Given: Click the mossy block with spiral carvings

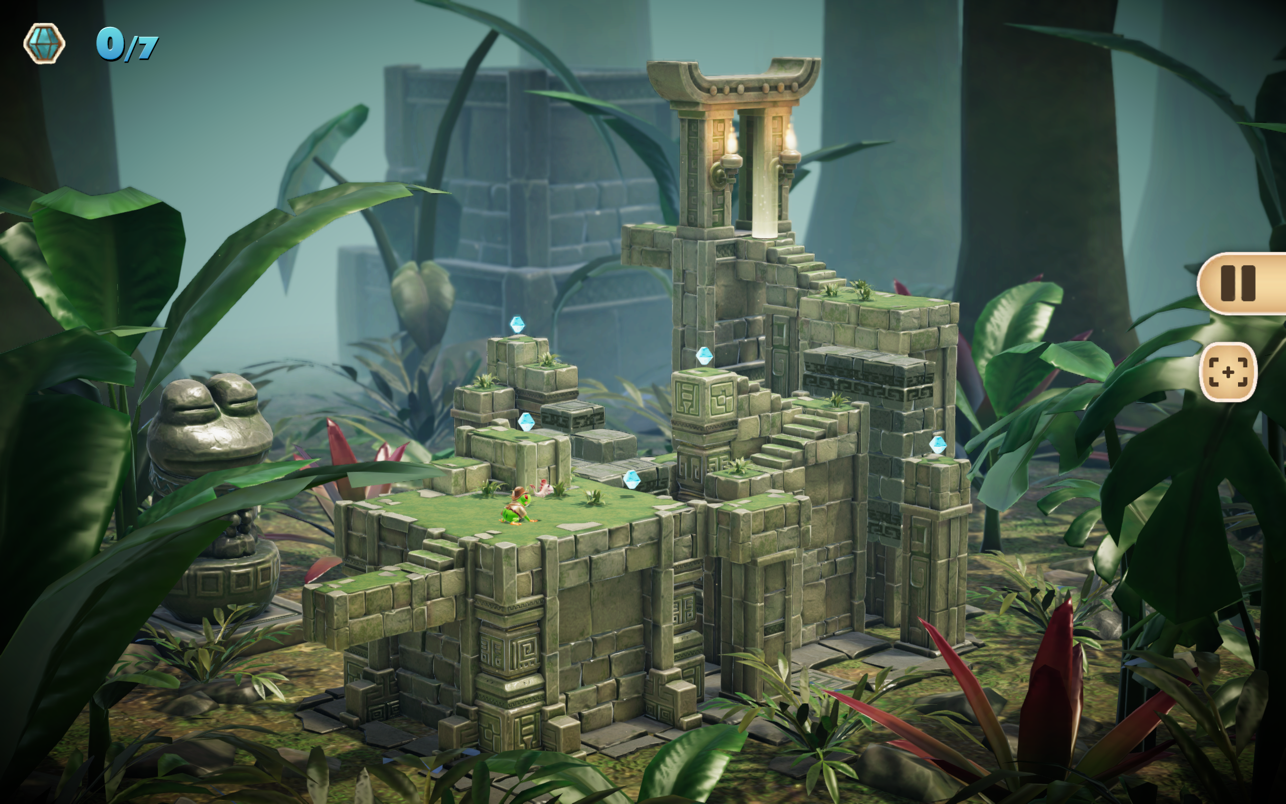Looking at the screenshot, I should [x=706, y=400].
